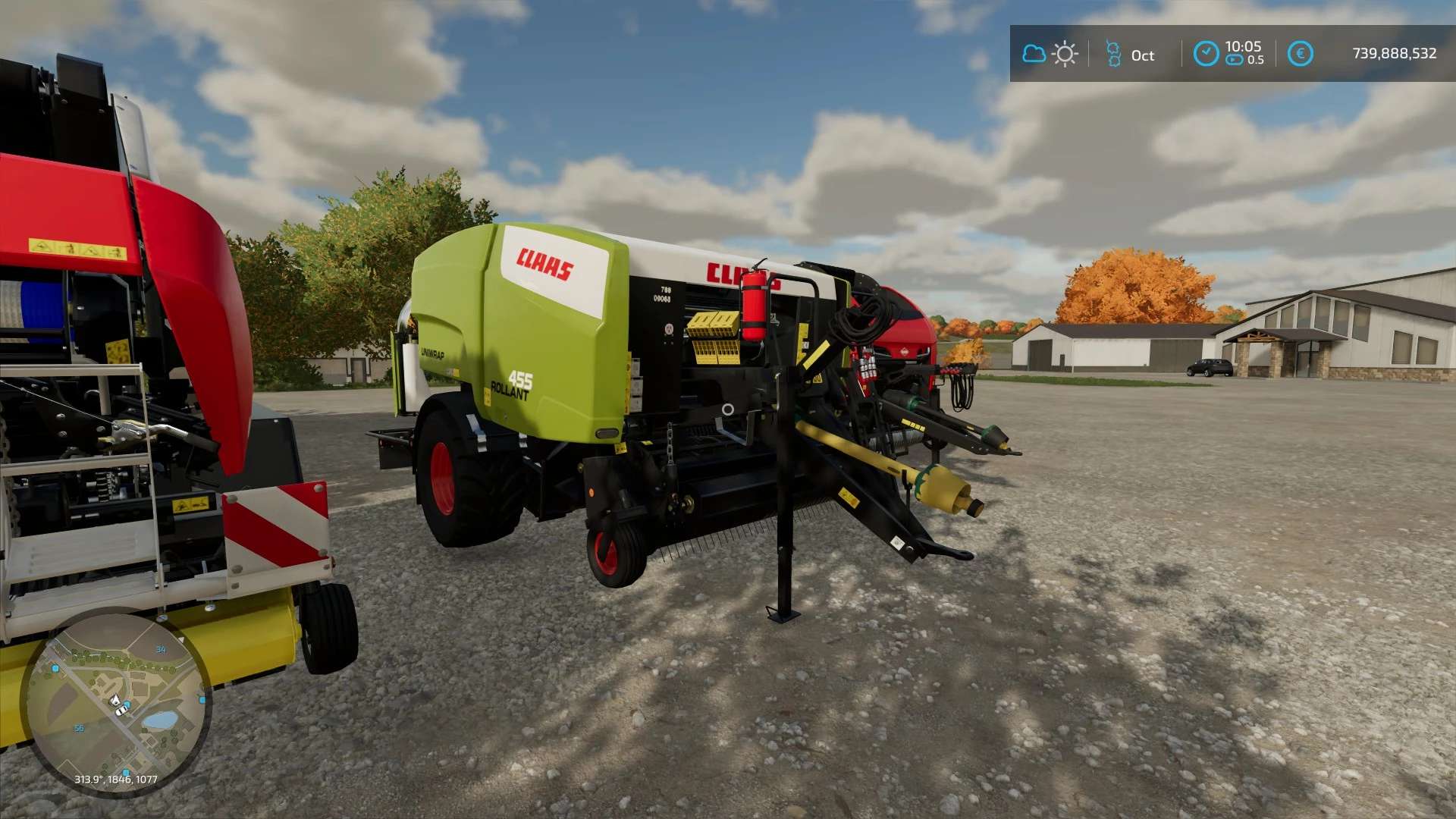Click the clock time icon
This screenshot has height=819, width=1456.
[x=1206, y=54]
